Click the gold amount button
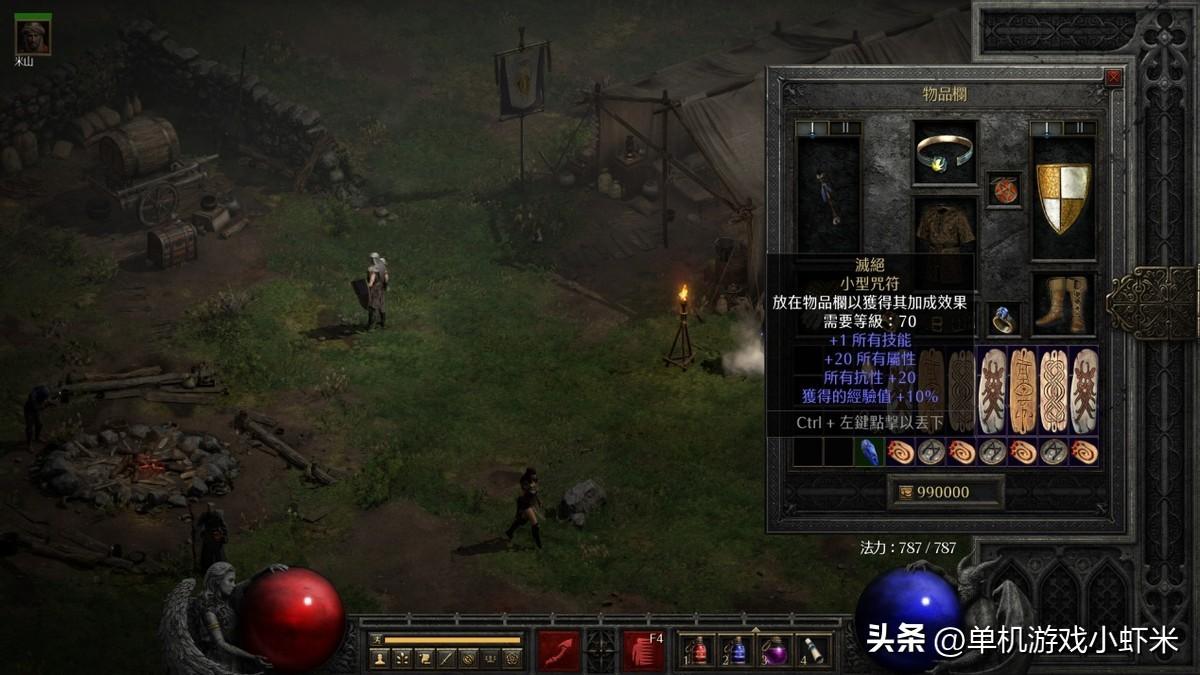Image resolution: width=1200 pixels, height=675 pixels. [945, 492]
